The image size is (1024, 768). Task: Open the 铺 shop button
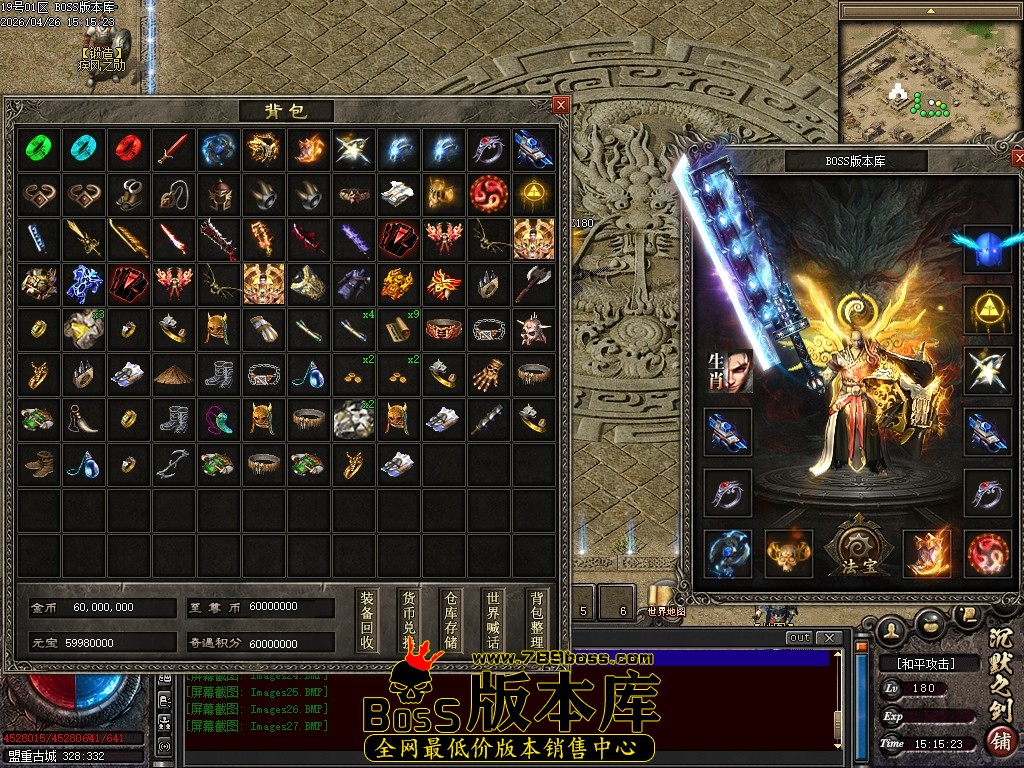999,741
